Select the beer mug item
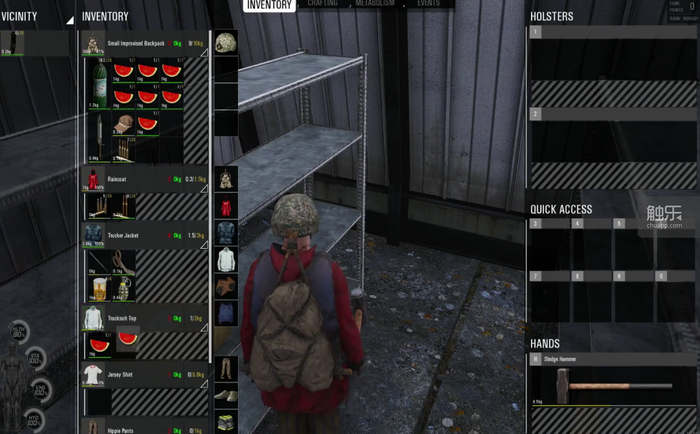700x434 pixels. [x=98, y=286]
